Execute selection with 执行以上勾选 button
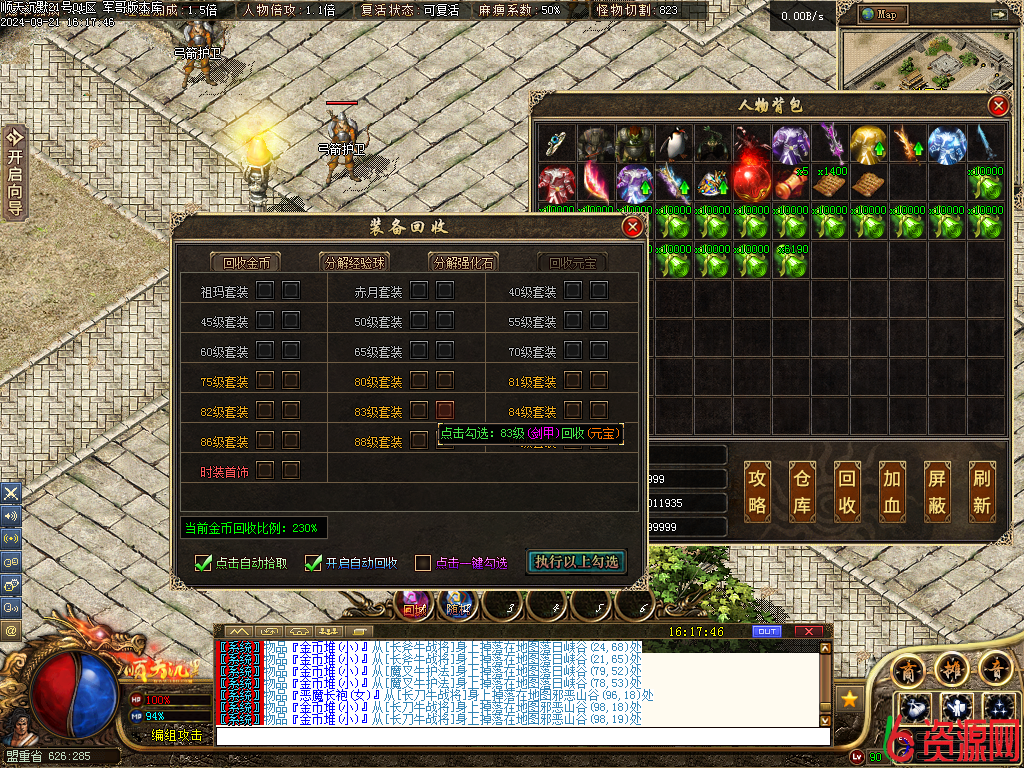Screen dimensions: 1024x768 [x=577, y=562]
